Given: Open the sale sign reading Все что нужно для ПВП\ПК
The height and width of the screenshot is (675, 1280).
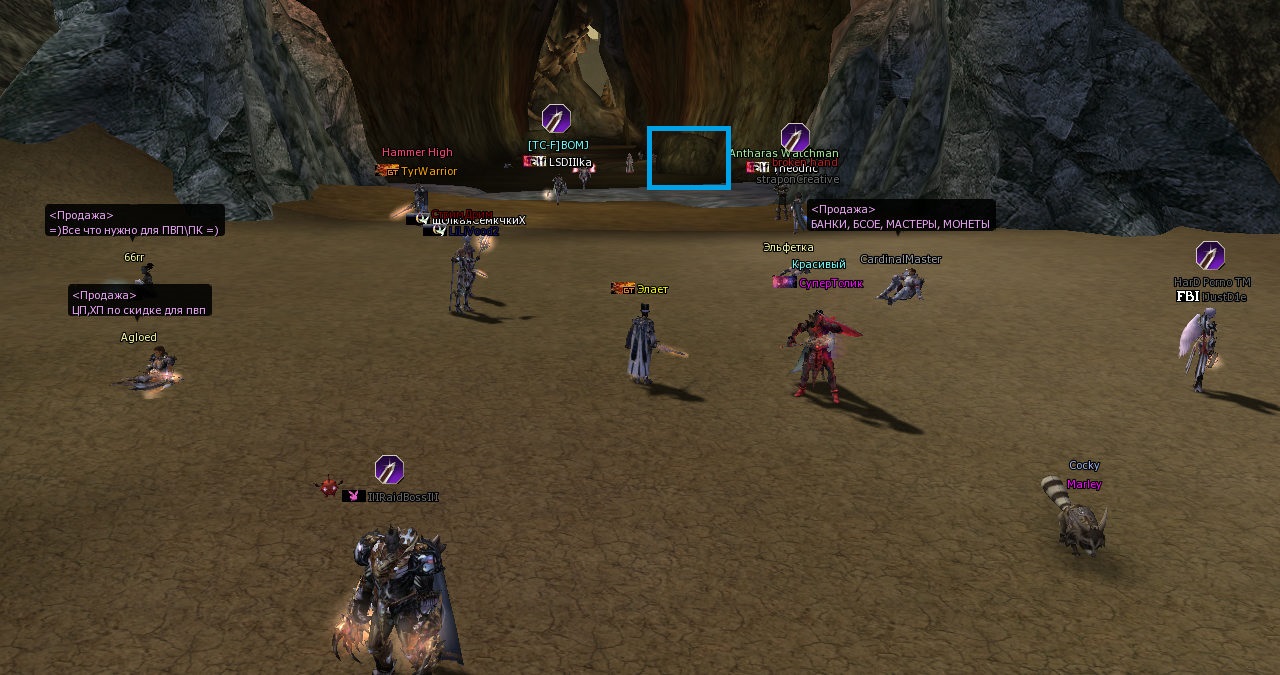Looking at the screenshot, I should tap(134, 221).
